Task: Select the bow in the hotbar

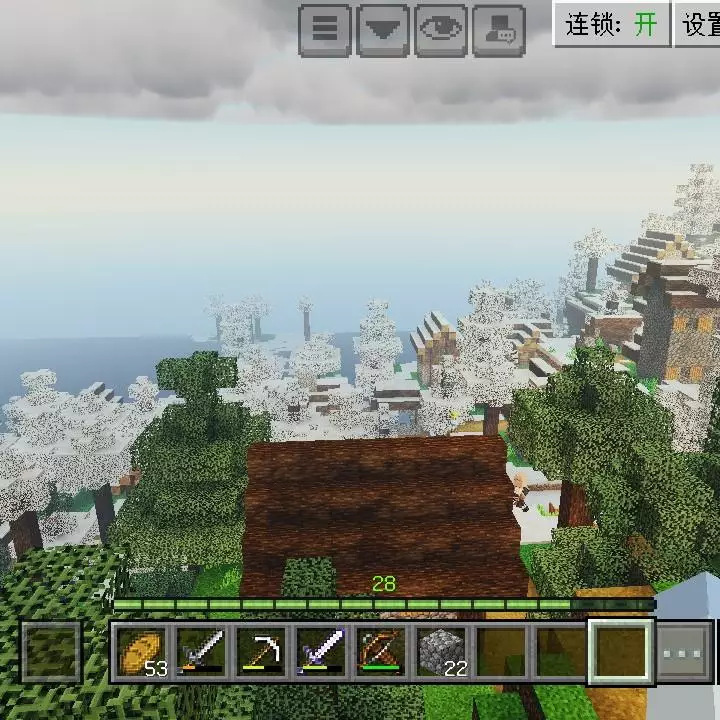Action: [x=381, y=653]
